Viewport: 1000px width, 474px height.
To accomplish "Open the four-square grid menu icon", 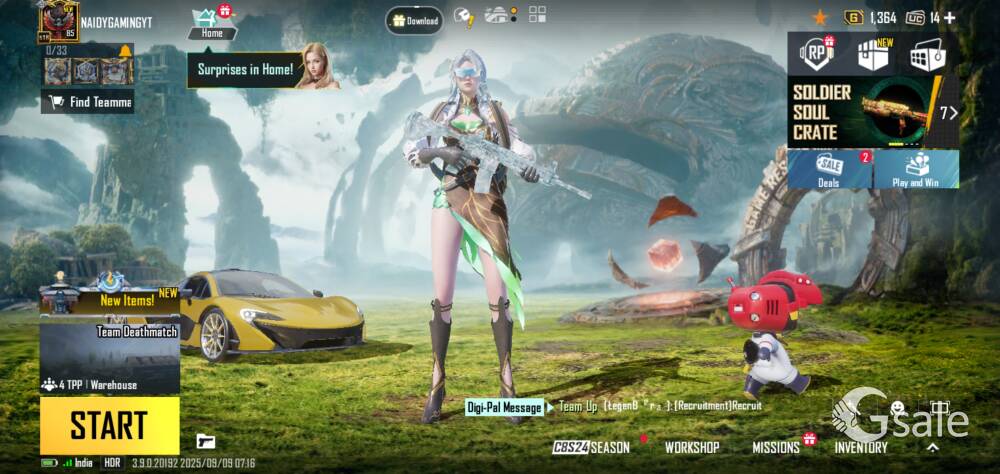I will point(538,14).
